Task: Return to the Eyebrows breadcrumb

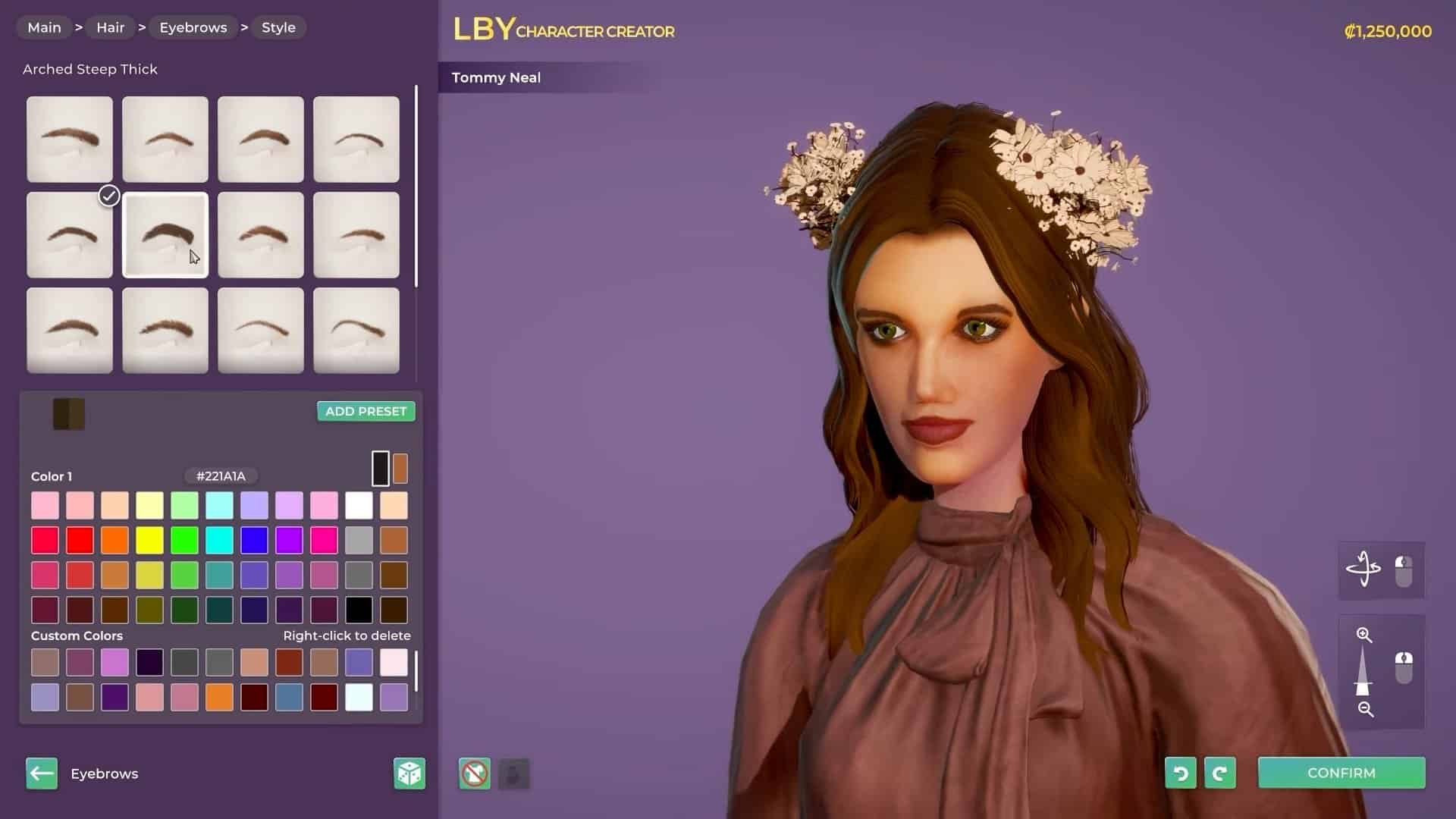Action: [x=193, y=27]
